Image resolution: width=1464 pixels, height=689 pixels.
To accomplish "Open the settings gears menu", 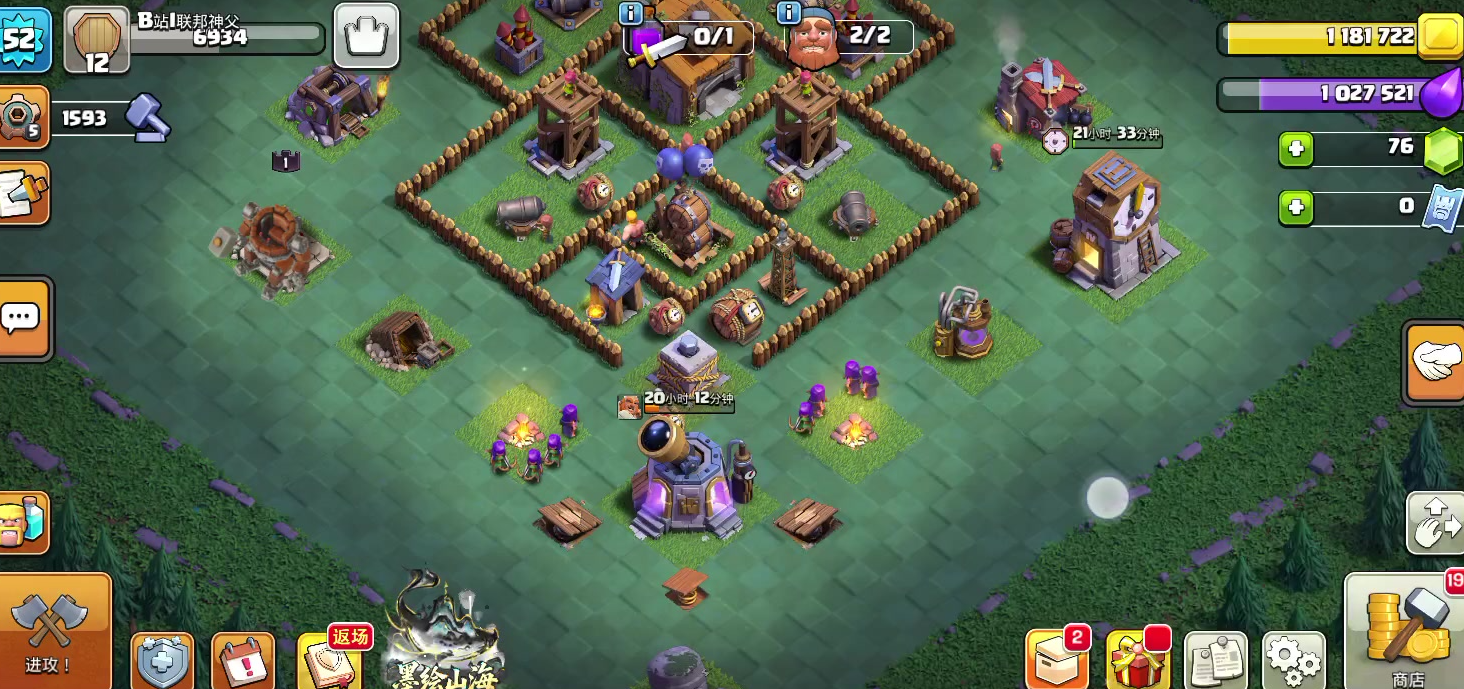I will pyautogui.click(x=1293, y=659).
